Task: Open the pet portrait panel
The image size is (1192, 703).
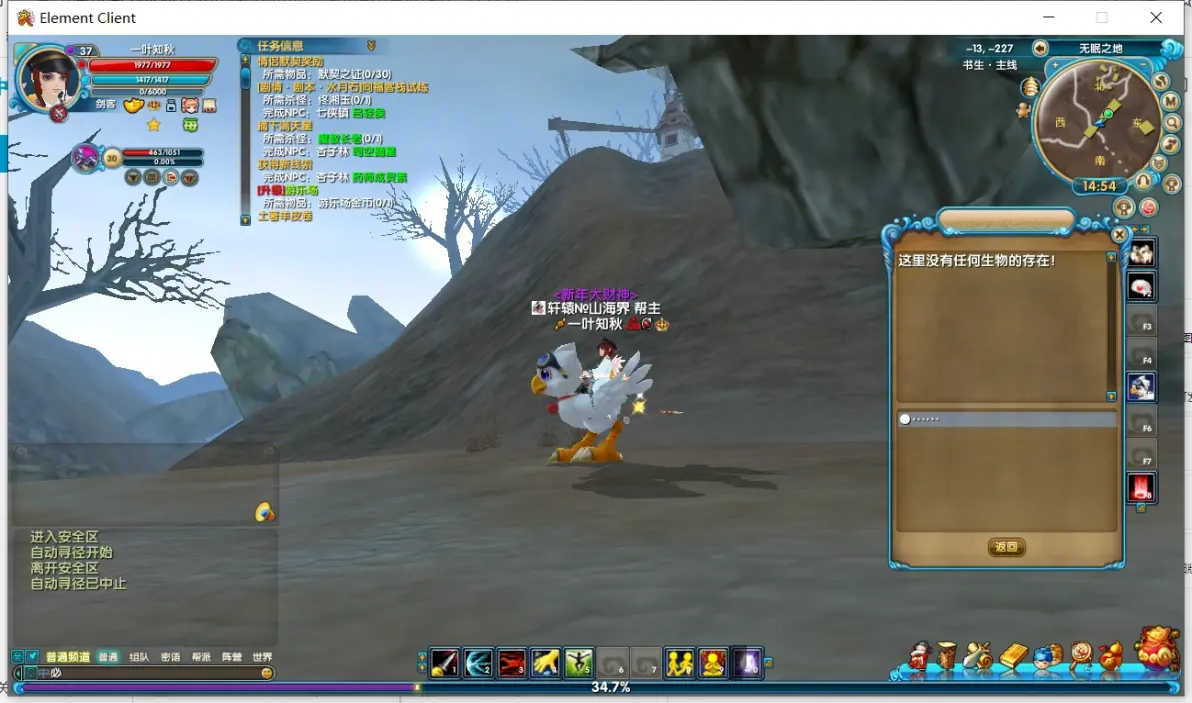Action: (86, 157)
